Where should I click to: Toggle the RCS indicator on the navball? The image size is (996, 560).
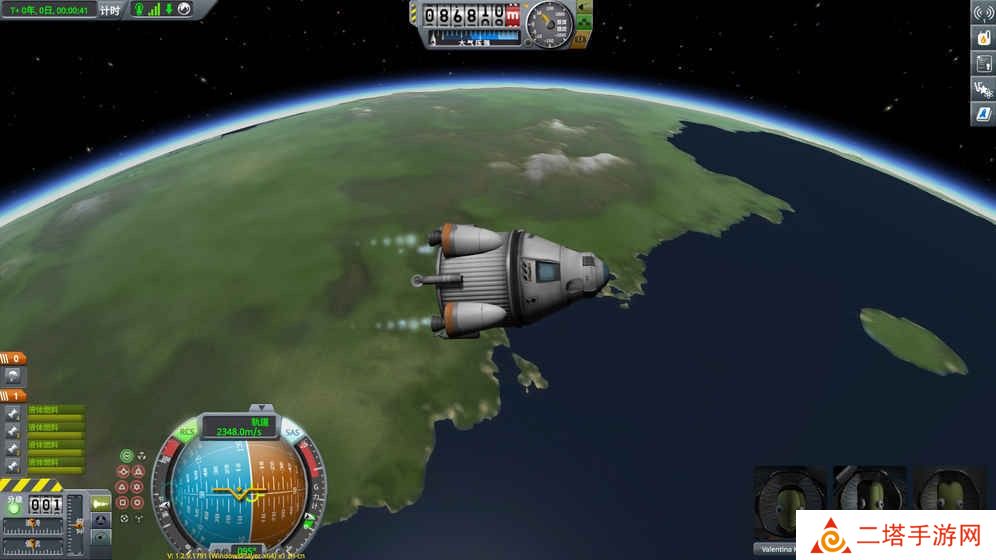pyautogui.click(x=187, y=433)
